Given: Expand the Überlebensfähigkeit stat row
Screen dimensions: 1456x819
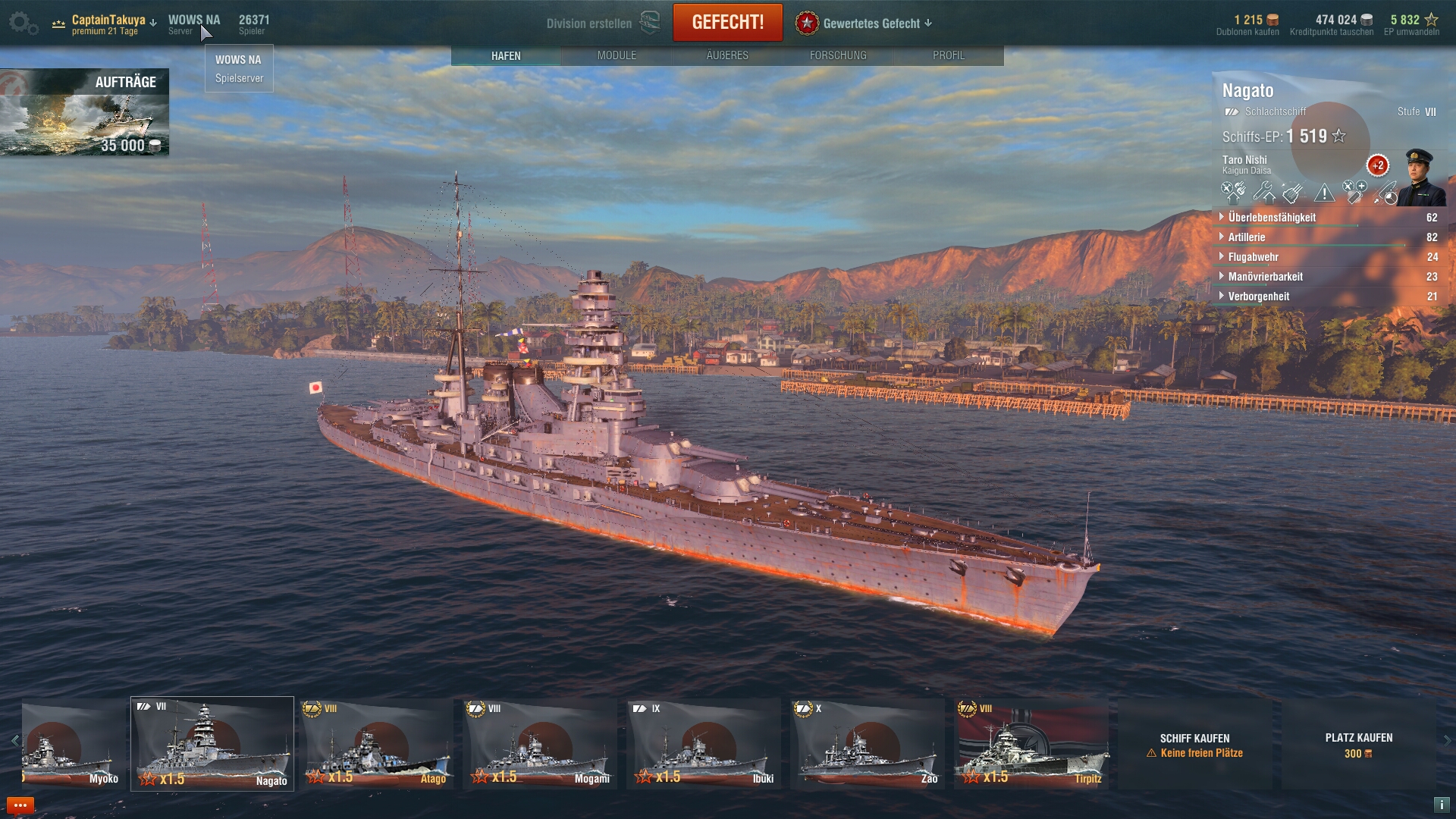Looking at the screenshot, I should tap(1272, 218).
